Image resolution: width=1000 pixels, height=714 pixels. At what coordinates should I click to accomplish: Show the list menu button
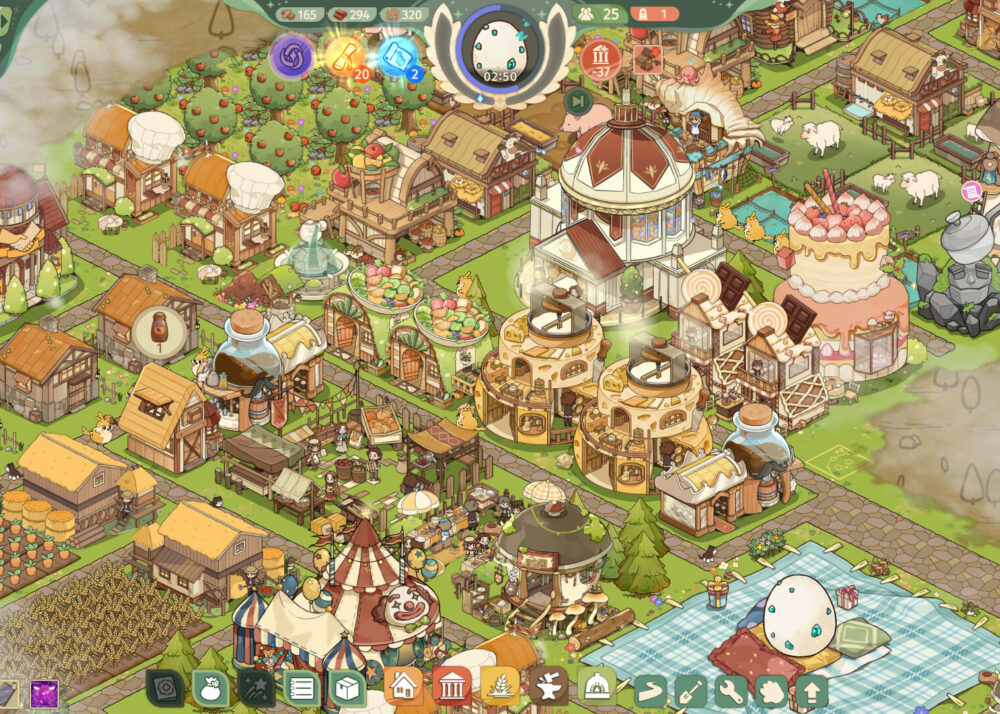point(302,688)
